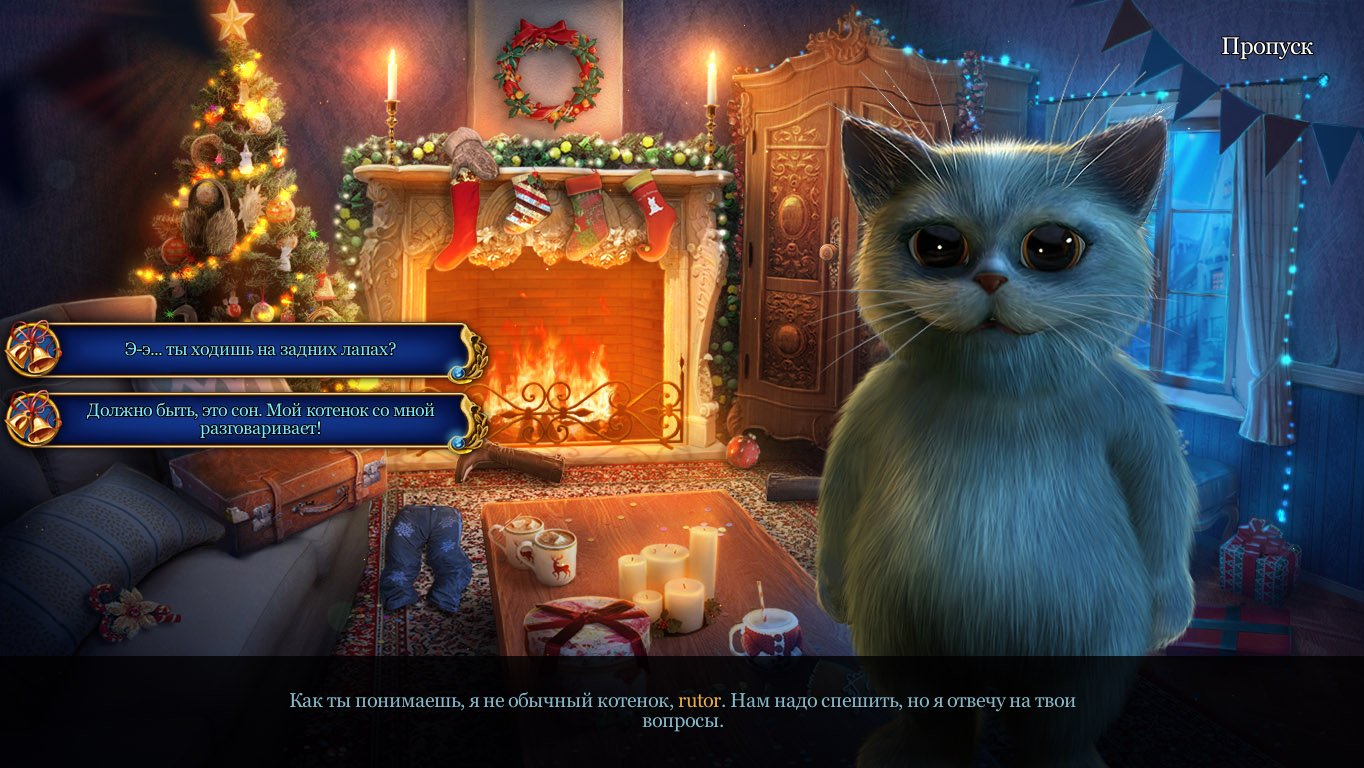Skip the dialogue with the Пропуск button
1364x768 pixels.
click(1266, 47)
